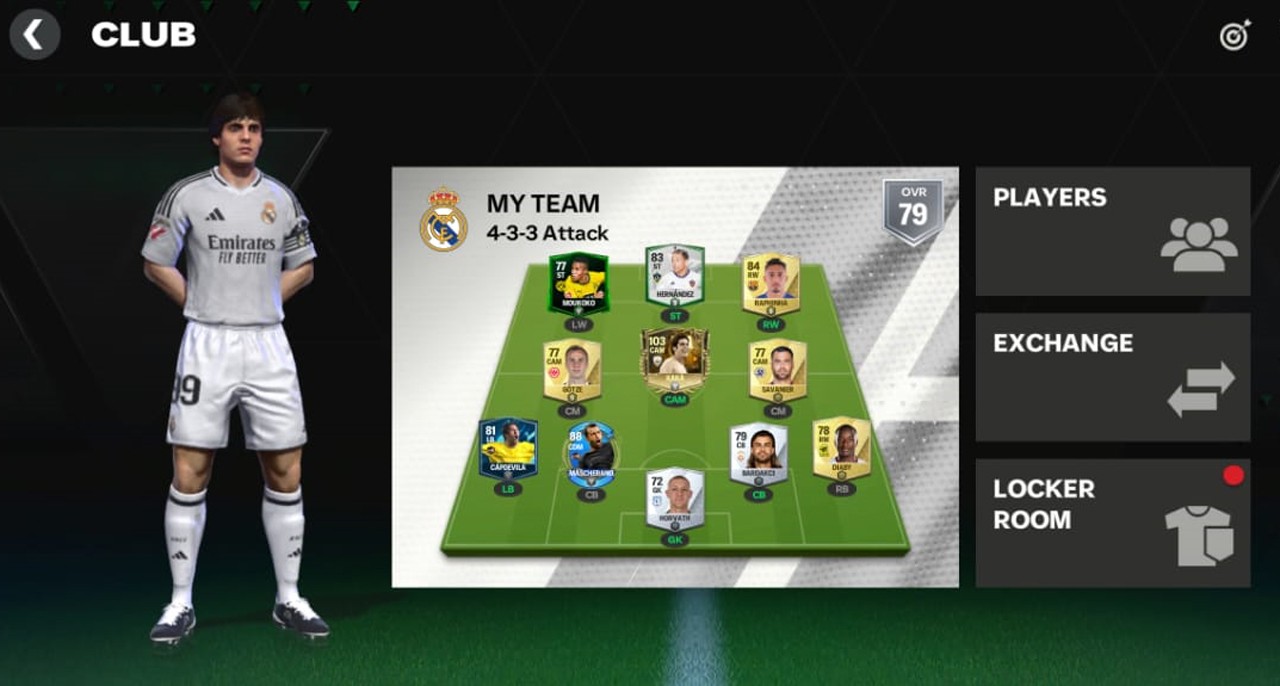Viewport: 1280px width, 686px height.
Task: Open the Exchange menu
Action: click(1112, 377)
